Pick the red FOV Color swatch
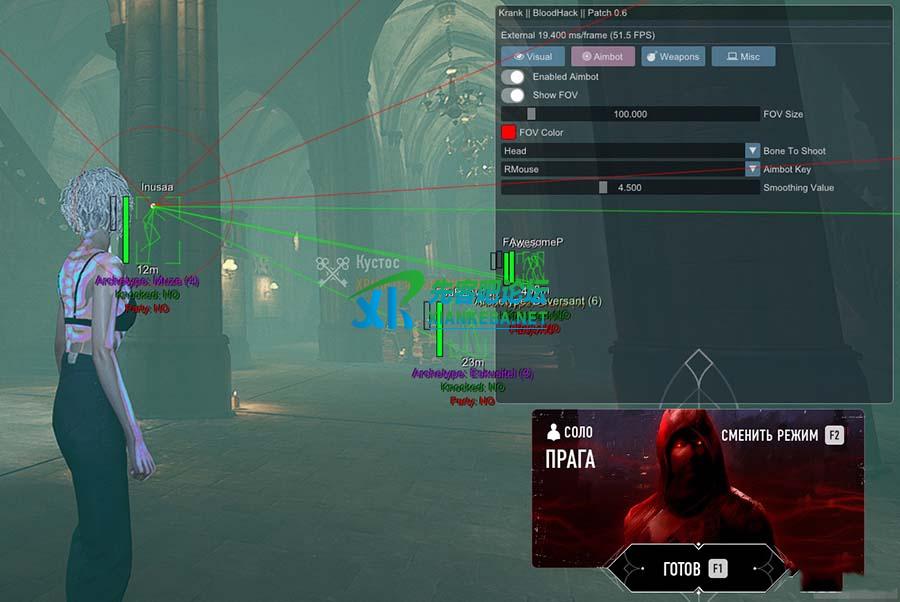 508,132
